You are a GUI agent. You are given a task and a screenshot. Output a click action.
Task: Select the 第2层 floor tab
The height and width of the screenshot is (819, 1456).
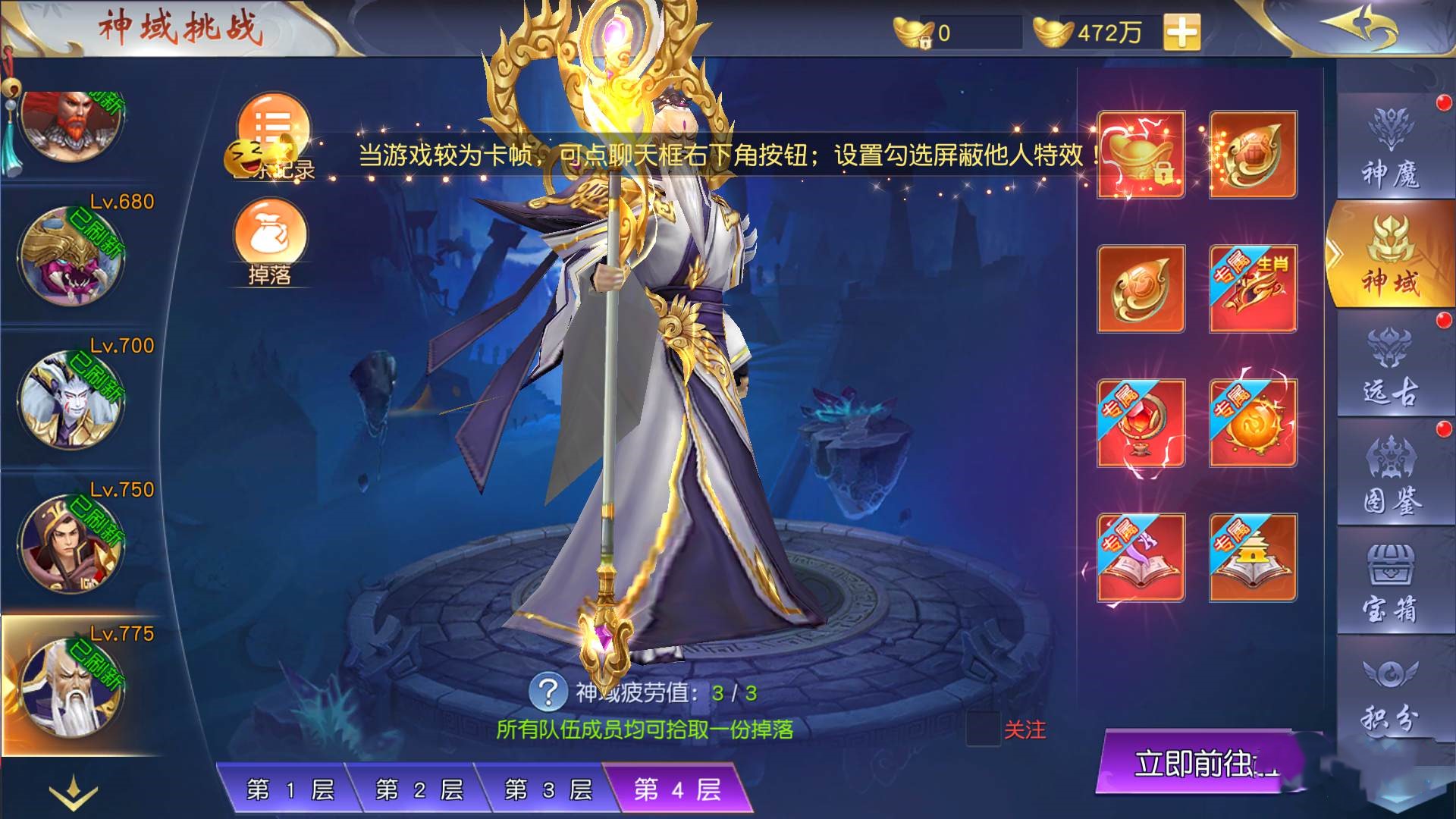[x=419, y=790]
